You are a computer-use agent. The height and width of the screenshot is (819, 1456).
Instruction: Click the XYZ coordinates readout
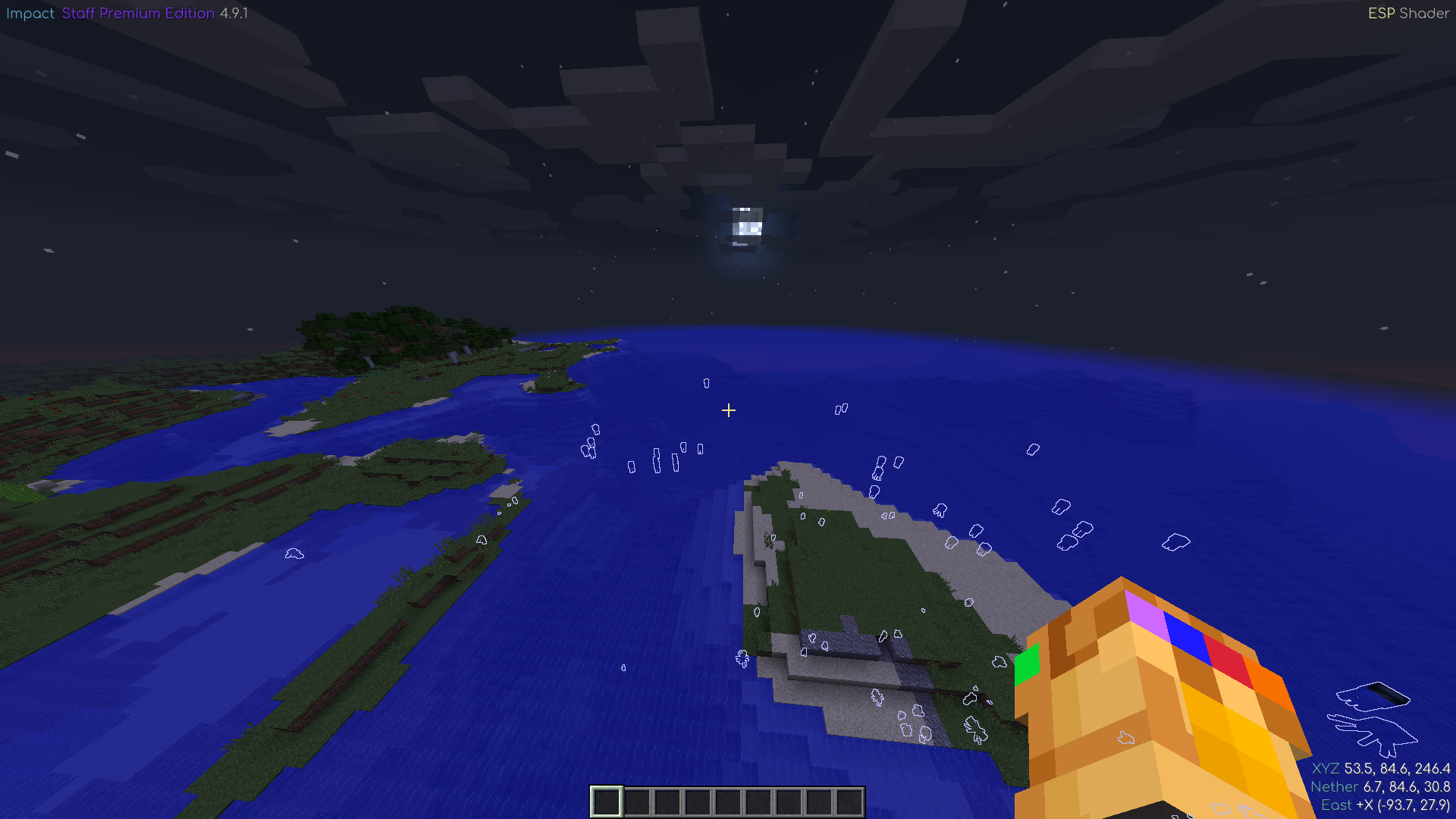coord(1380,767)
